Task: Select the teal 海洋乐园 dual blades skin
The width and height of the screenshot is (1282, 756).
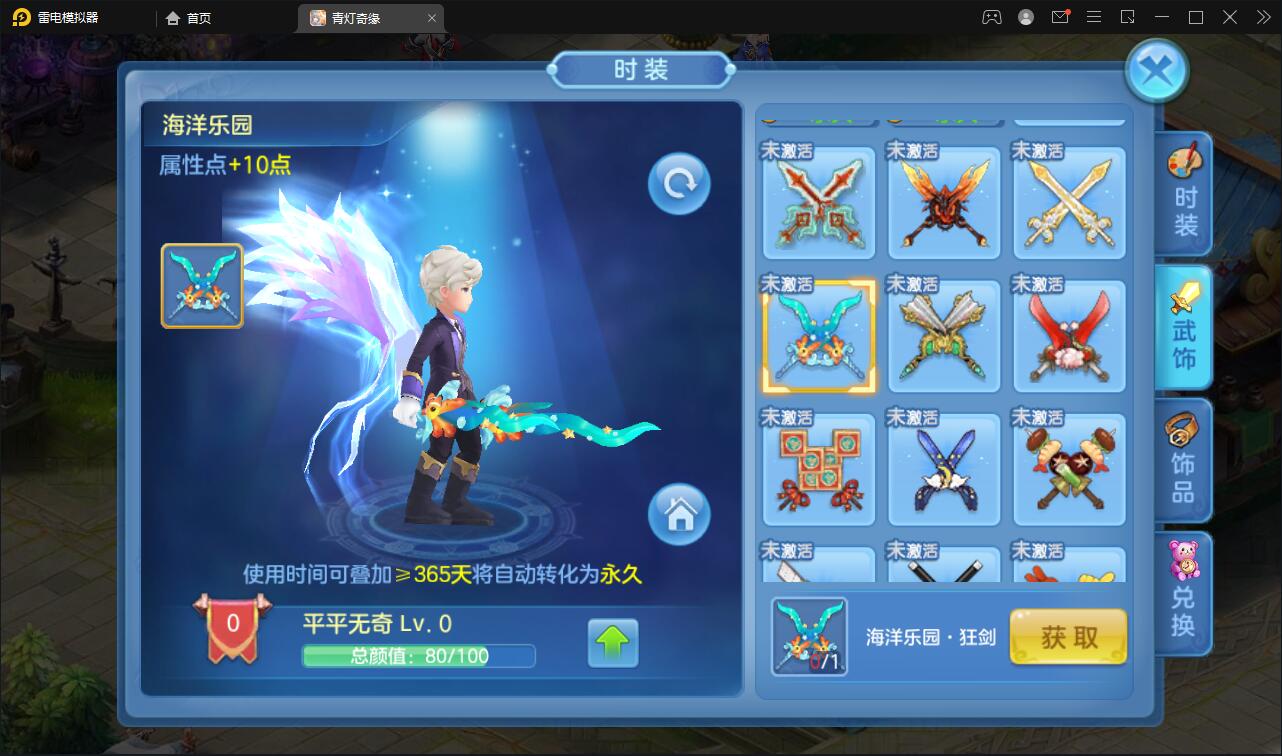Action: pyautogui.click(x=818, y=336)
